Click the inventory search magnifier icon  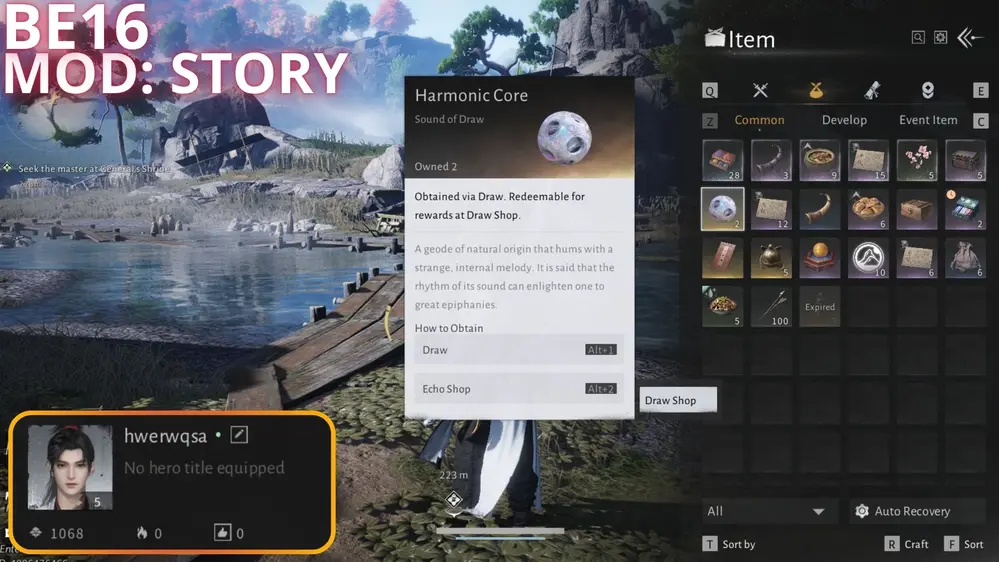pyautogui.click(x=918, y=38)
